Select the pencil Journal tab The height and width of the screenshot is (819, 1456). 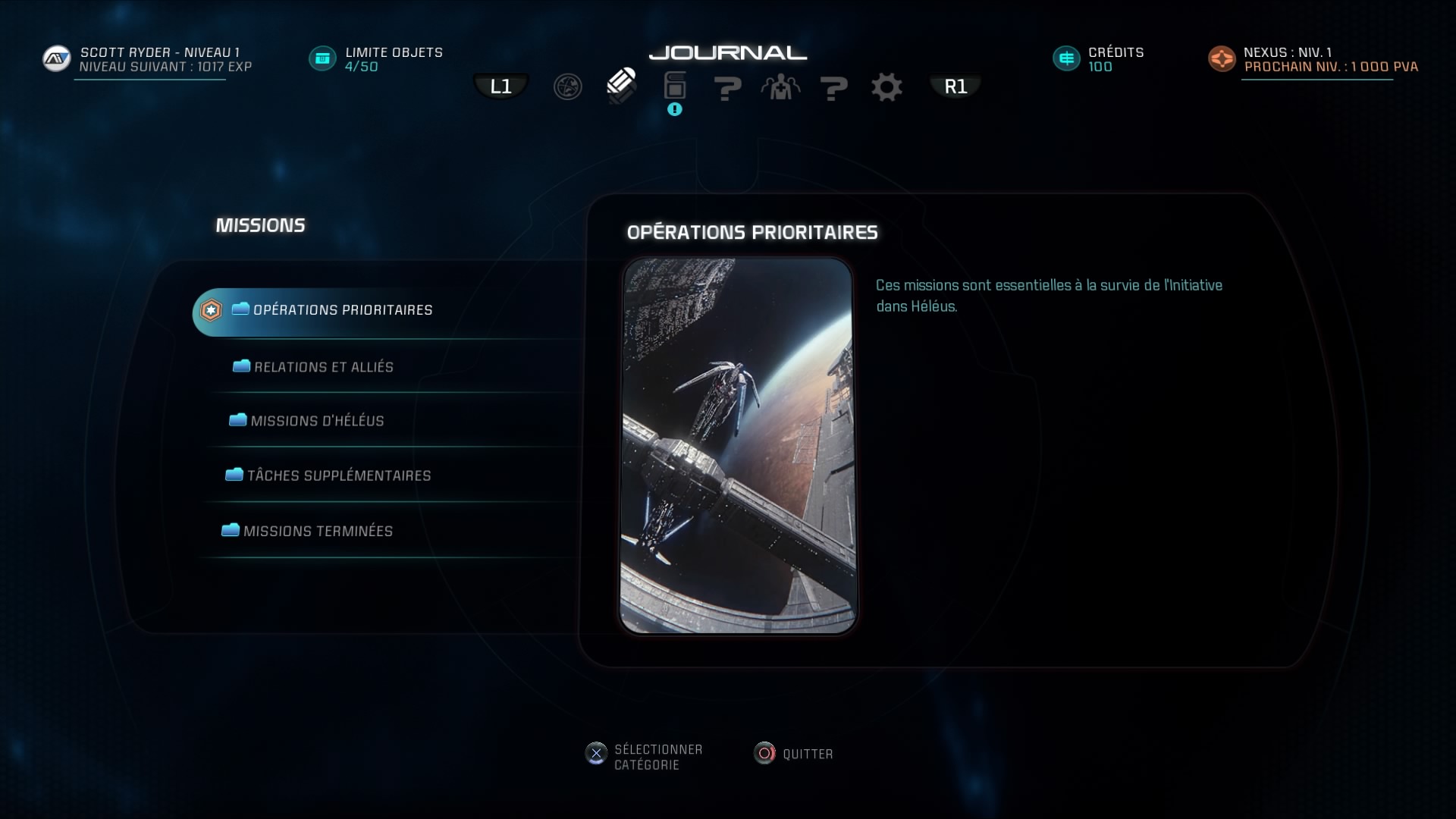[x=621, y=86]
